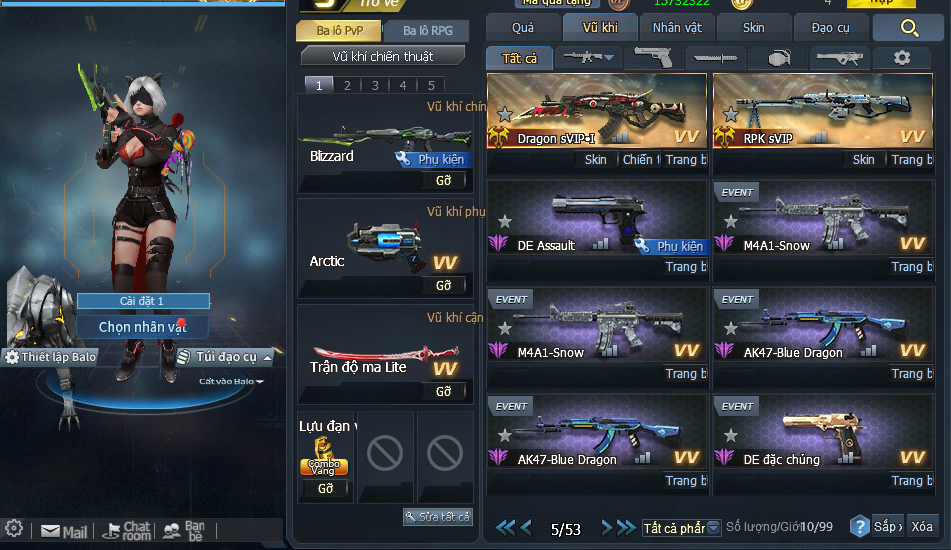The height and width of the screenshot is (550, 951).
Task: Open the Skin category tab
Action: [753, 28]
